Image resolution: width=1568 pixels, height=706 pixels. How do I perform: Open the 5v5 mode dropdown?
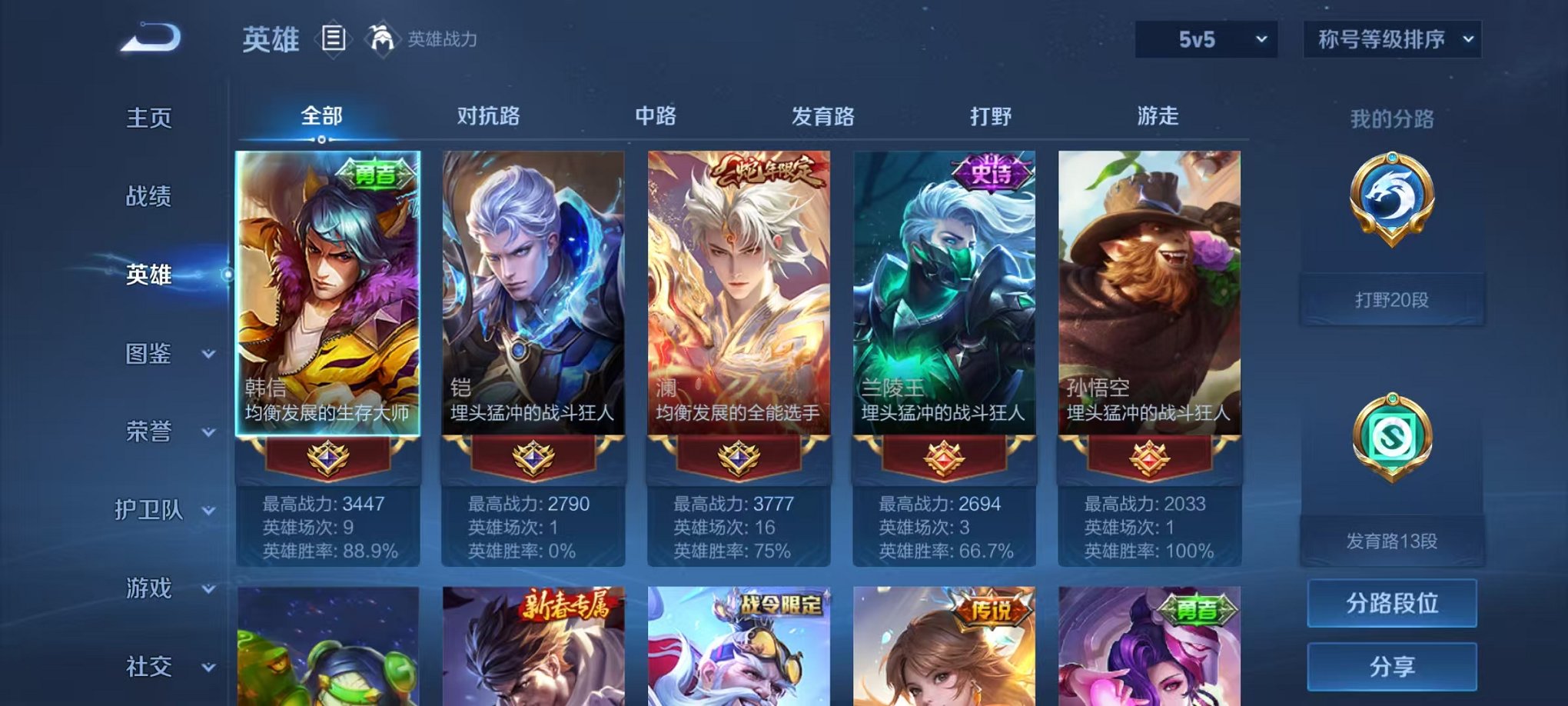[1208, 37]
